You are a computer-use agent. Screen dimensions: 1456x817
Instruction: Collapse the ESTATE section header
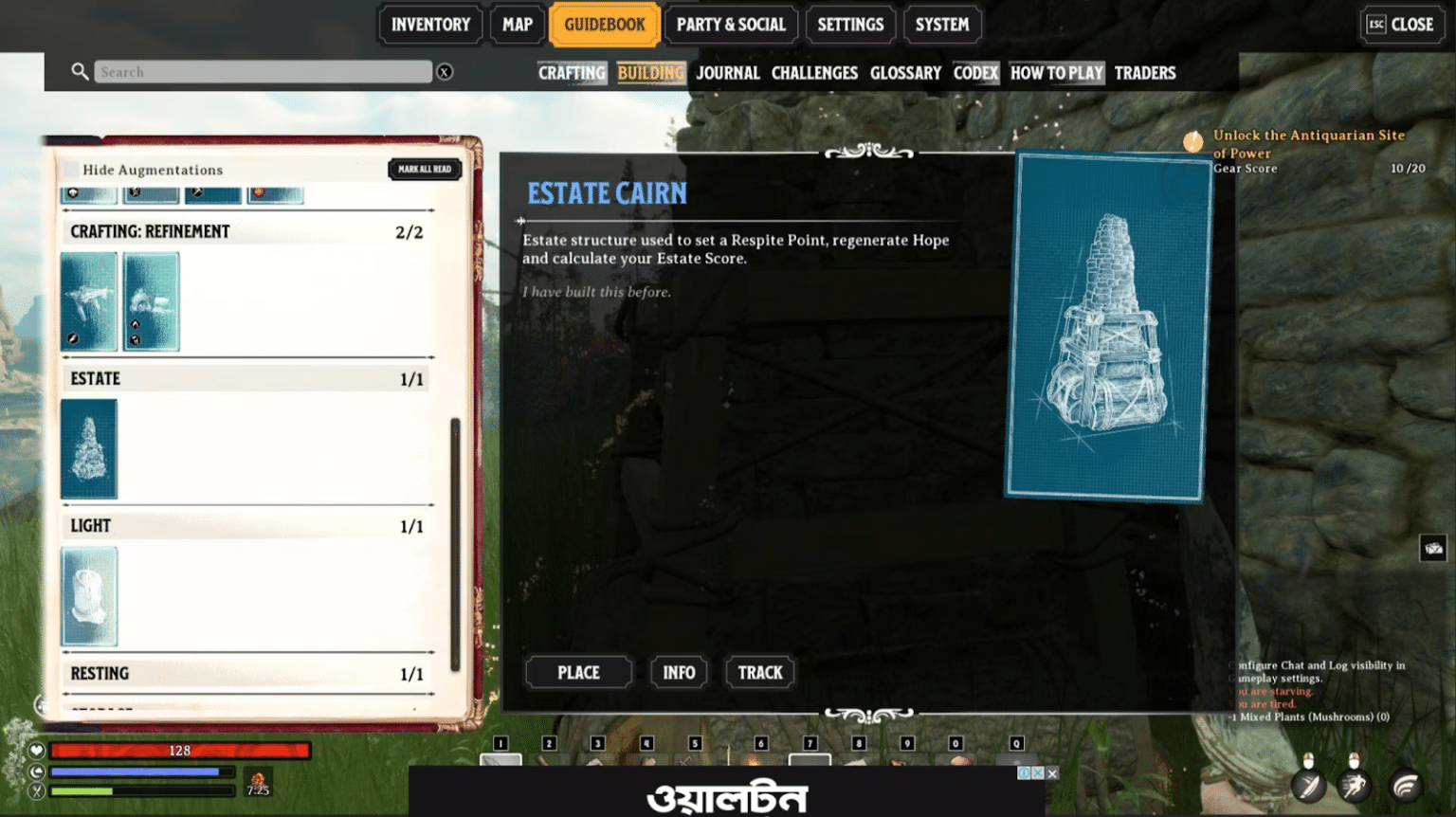[x=245, y=377]
